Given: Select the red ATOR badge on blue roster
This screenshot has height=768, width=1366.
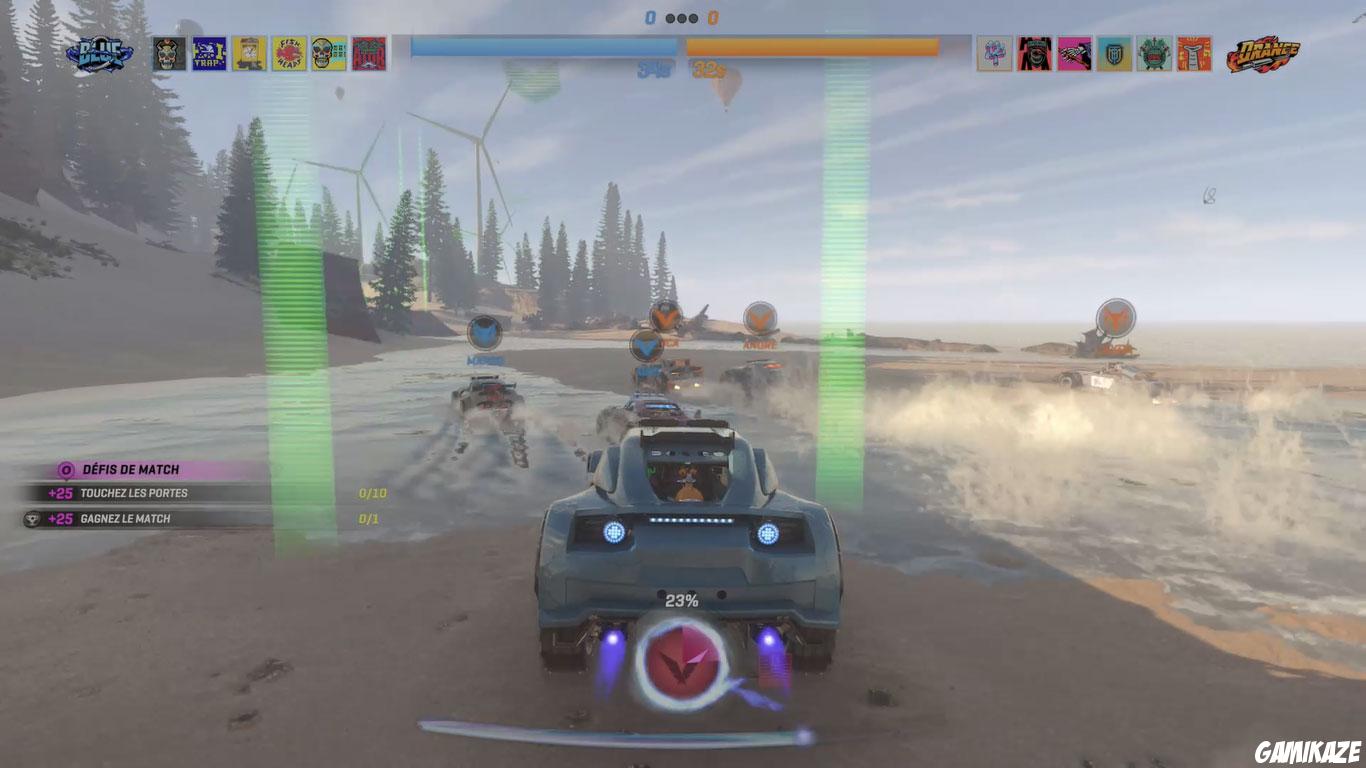Looking at the screenshot, I should point(368,48).
